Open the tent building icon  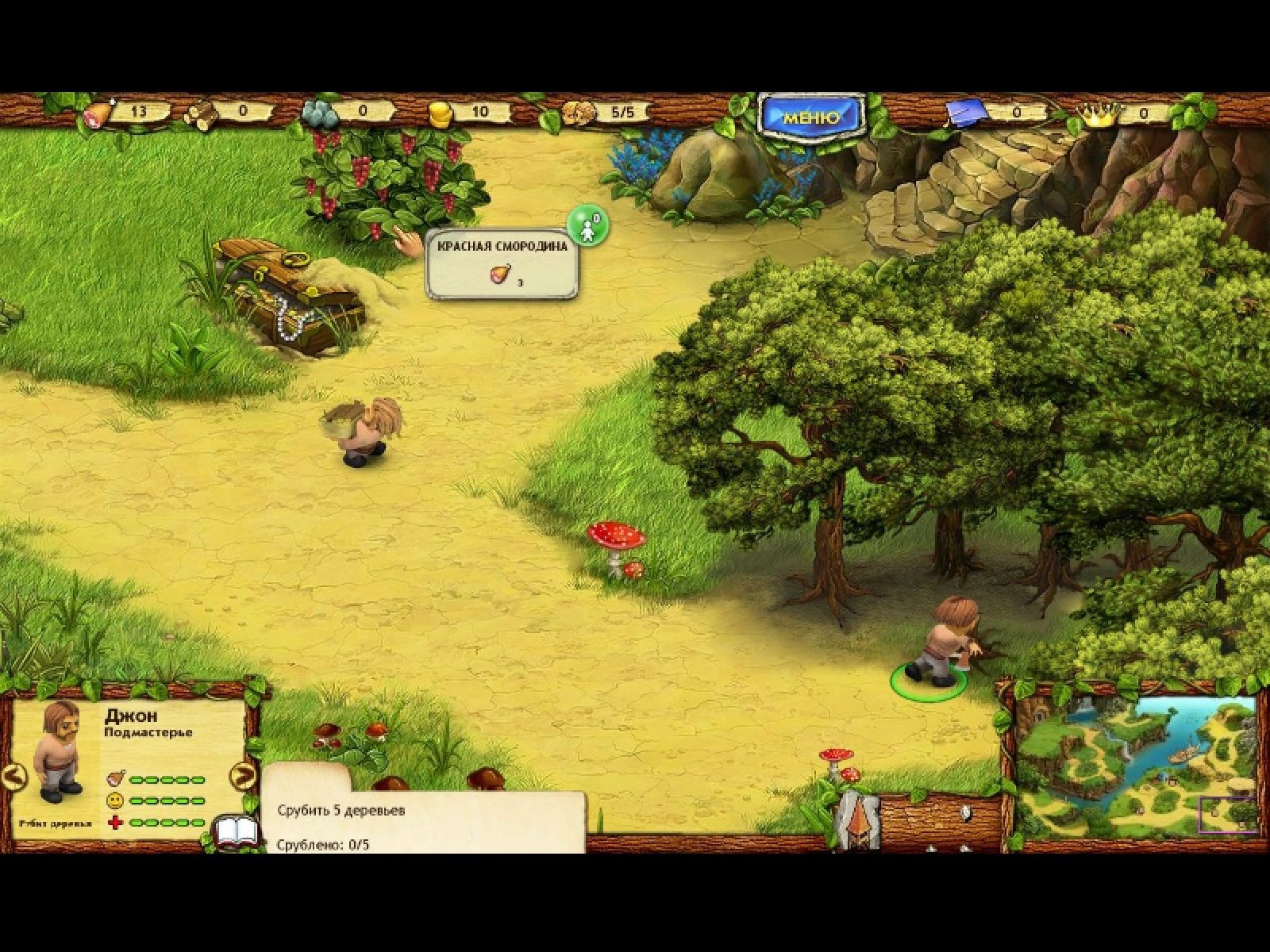[856, 820]
